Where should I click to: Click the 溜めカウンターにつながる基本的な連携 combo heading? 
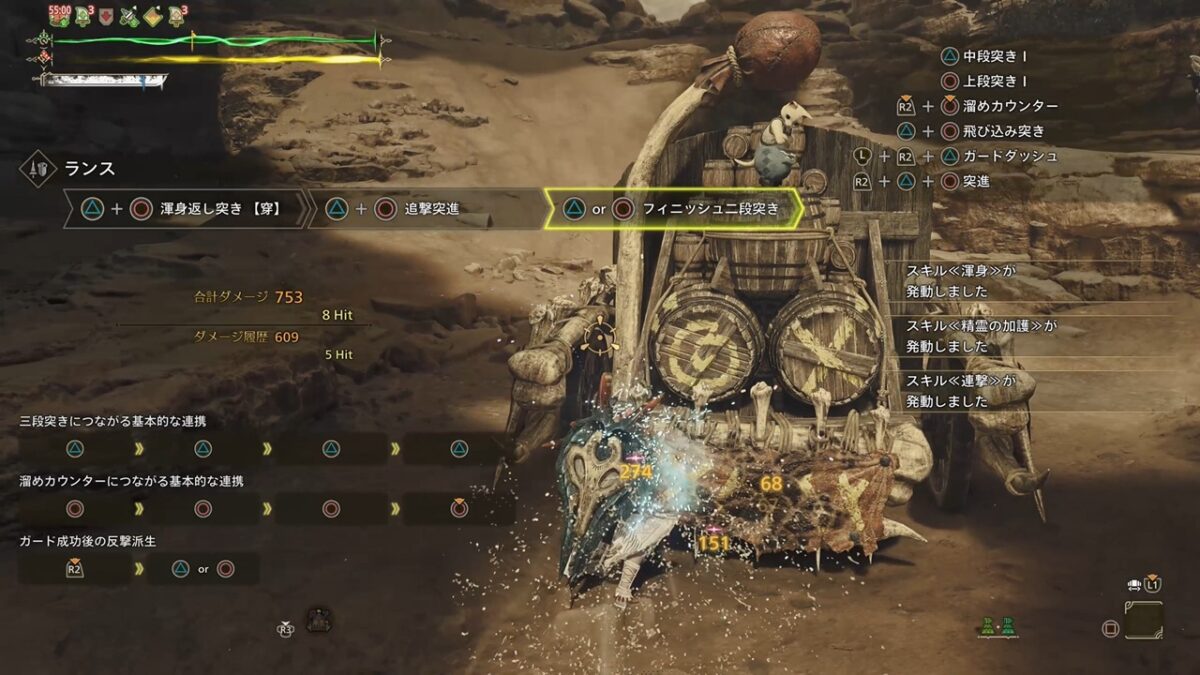click(131, 481)
